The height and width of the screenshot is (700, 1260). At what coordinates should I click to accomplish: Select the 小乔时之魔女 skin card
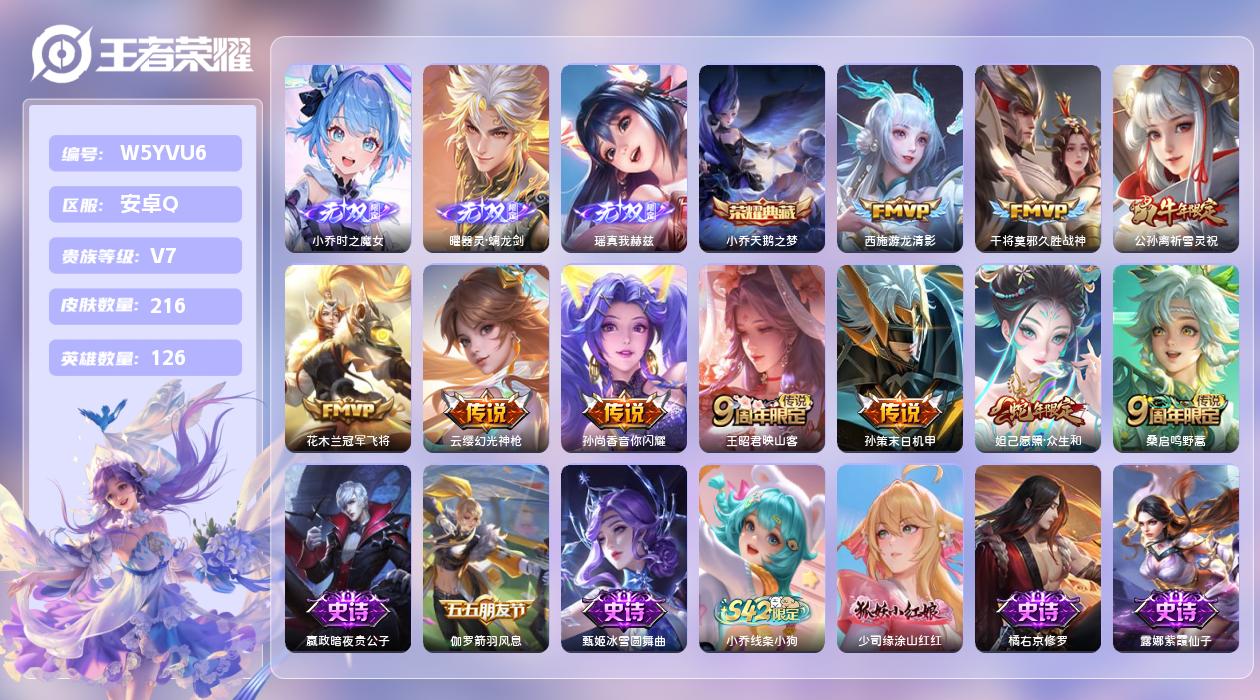click(x=348, y=158)
